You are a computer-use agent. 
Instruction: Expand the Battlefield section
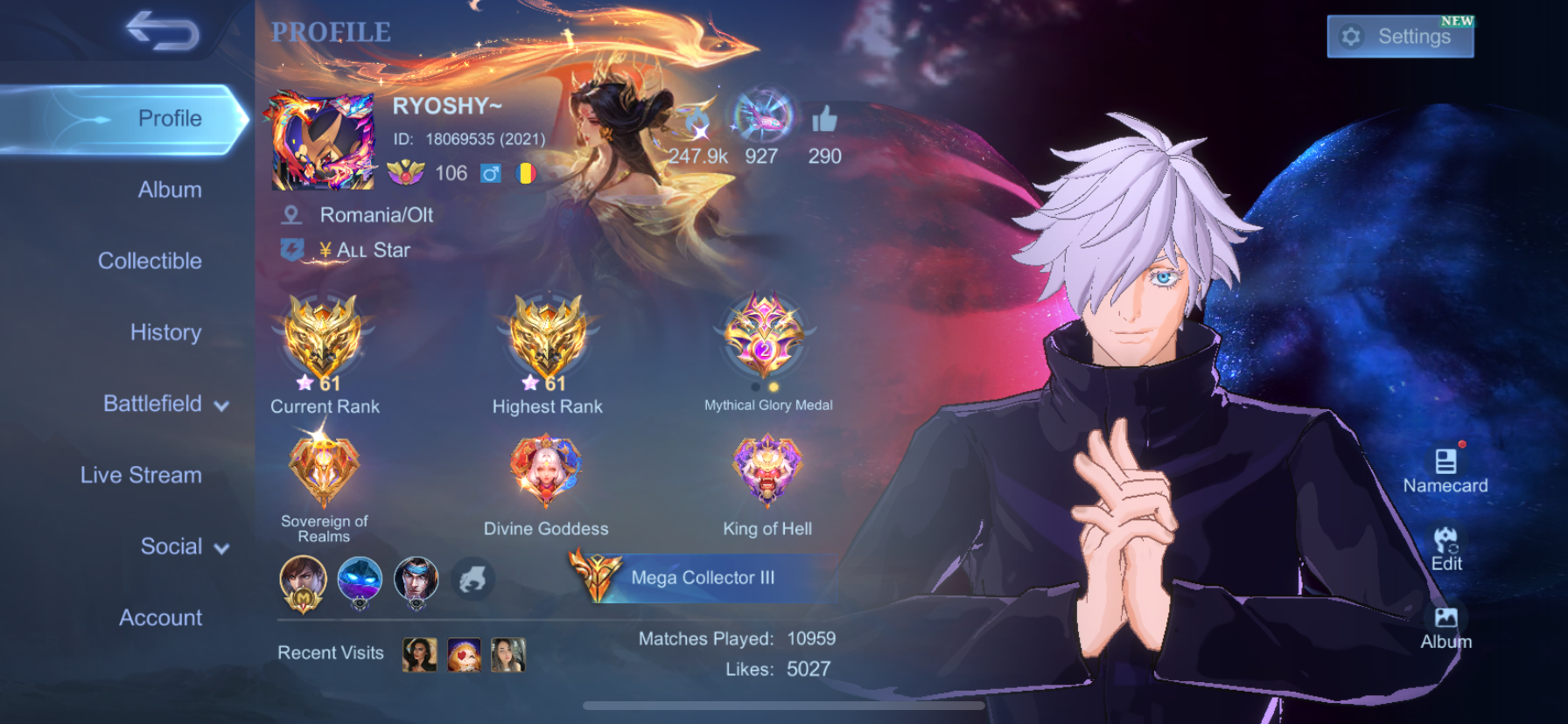[166, 404]
